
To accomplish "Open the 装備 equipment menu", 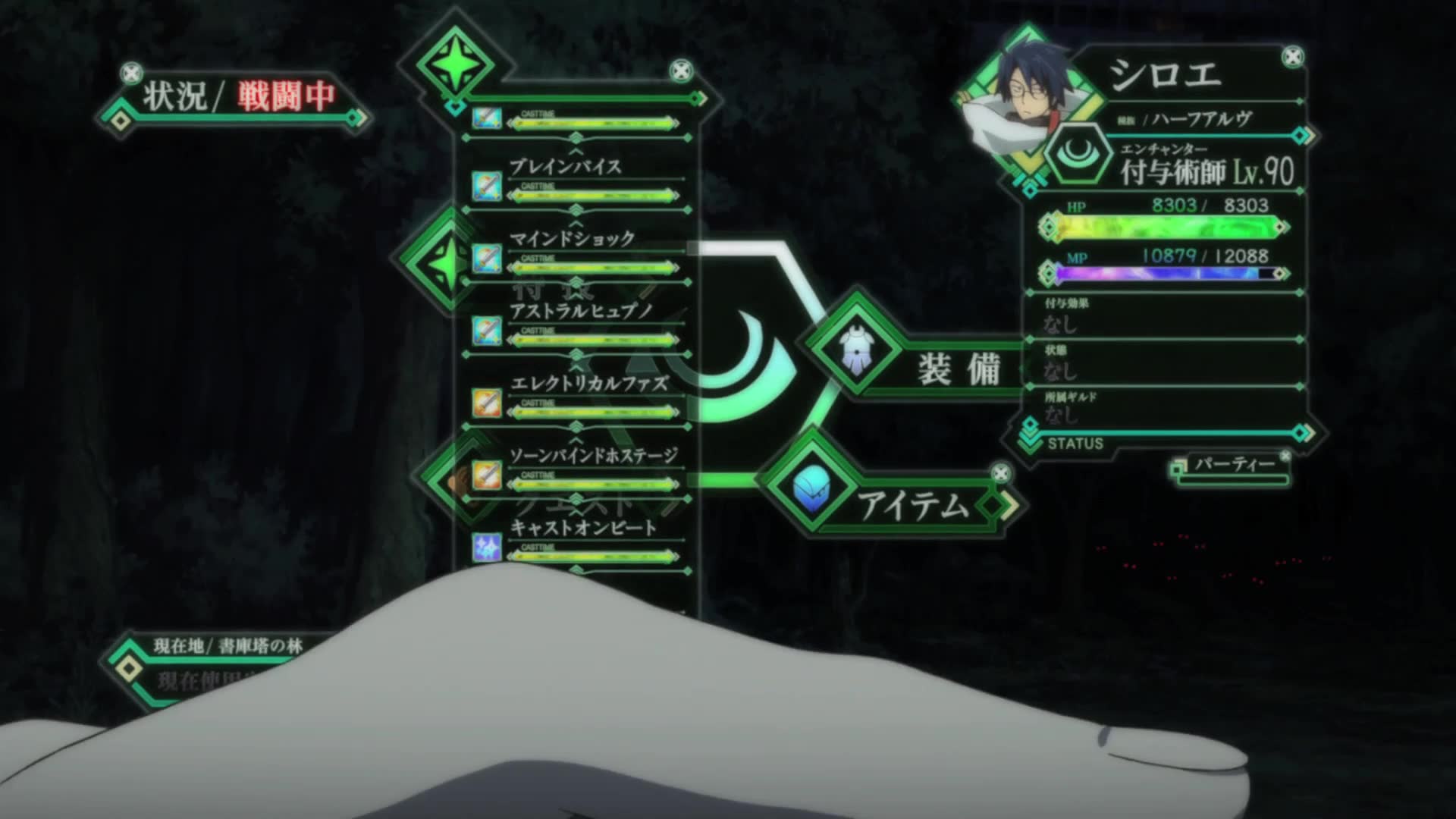I will point(957,369).
